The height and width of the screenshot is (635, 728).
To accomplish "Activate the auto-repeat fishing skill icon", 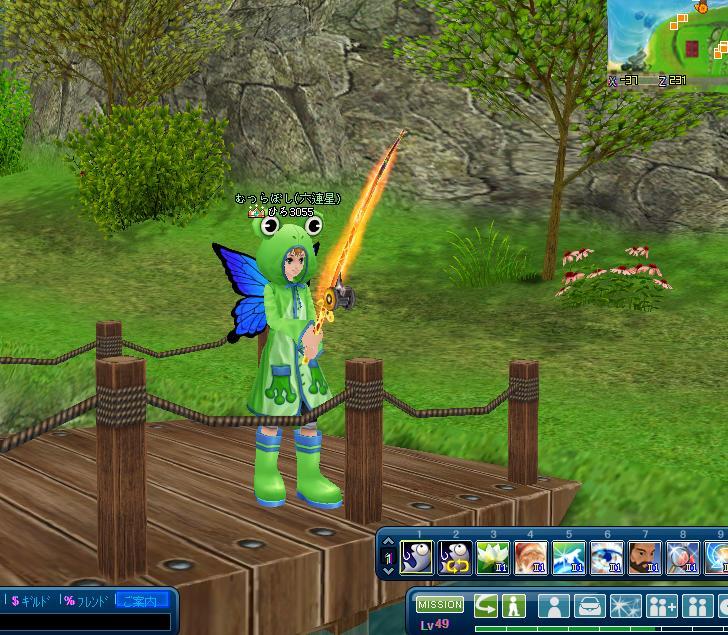I will [x=455, y=556].
